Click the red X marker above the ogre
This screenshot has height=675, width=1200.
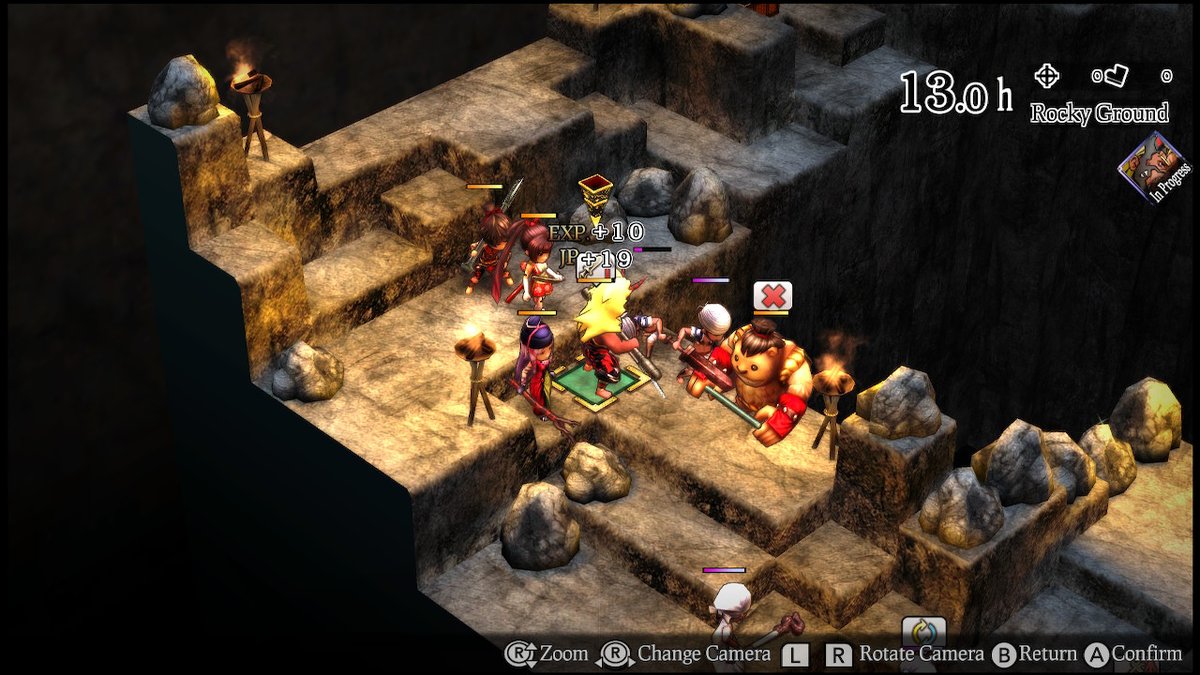click(x=772, y=295)
